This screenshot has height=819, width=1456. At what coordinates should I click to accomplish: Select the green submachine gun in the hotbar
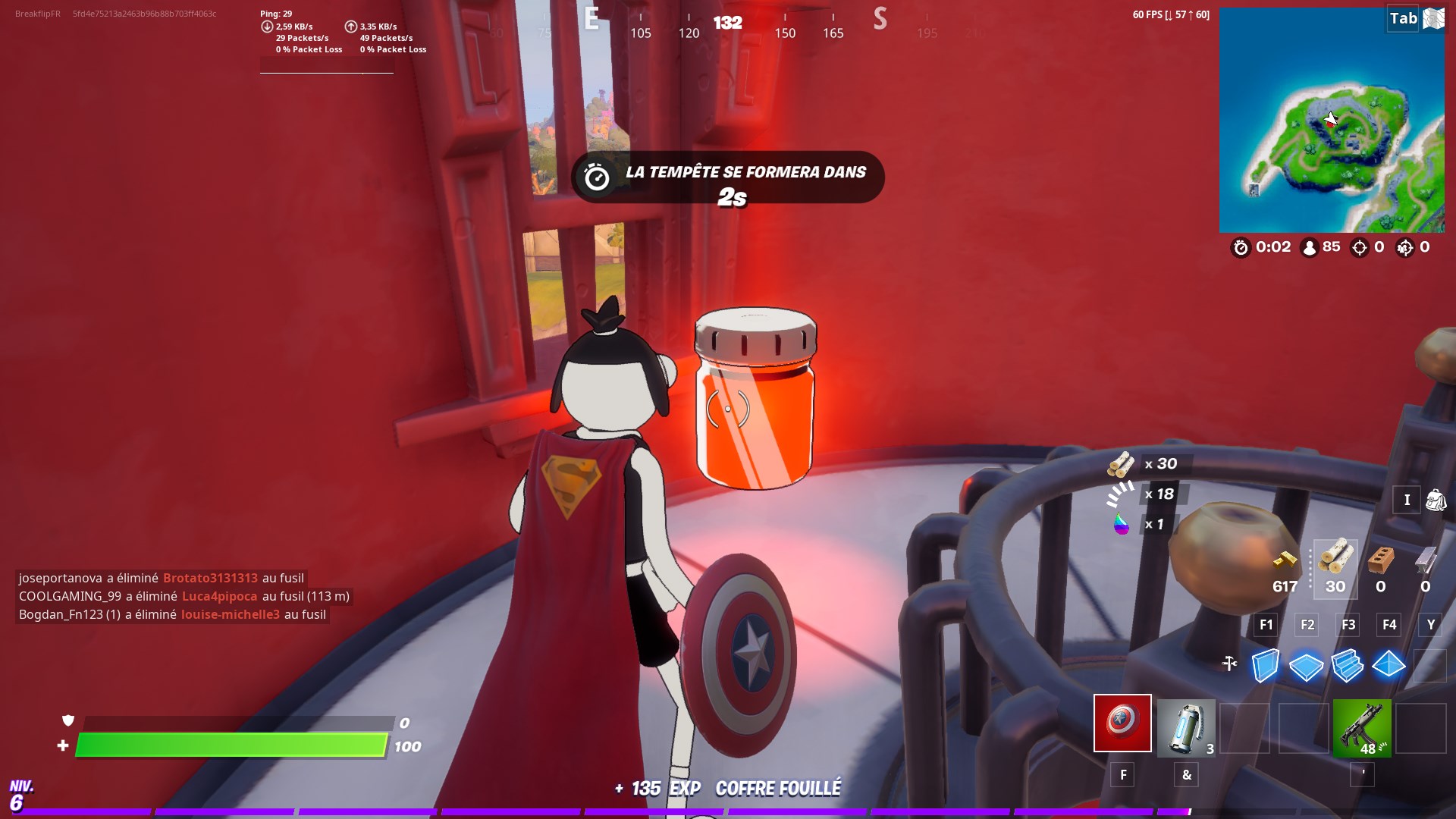tap(1361, 728)
